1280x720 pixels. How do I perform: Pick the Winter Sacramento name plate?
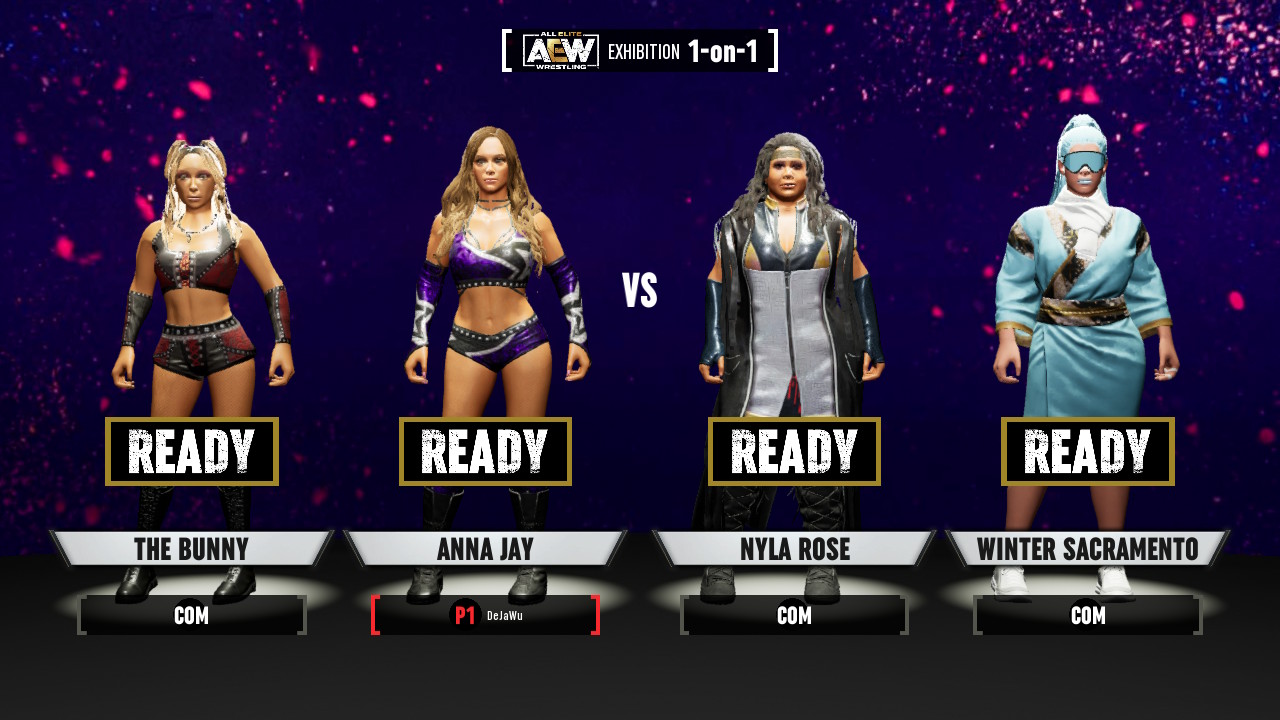coord(1087,549)
